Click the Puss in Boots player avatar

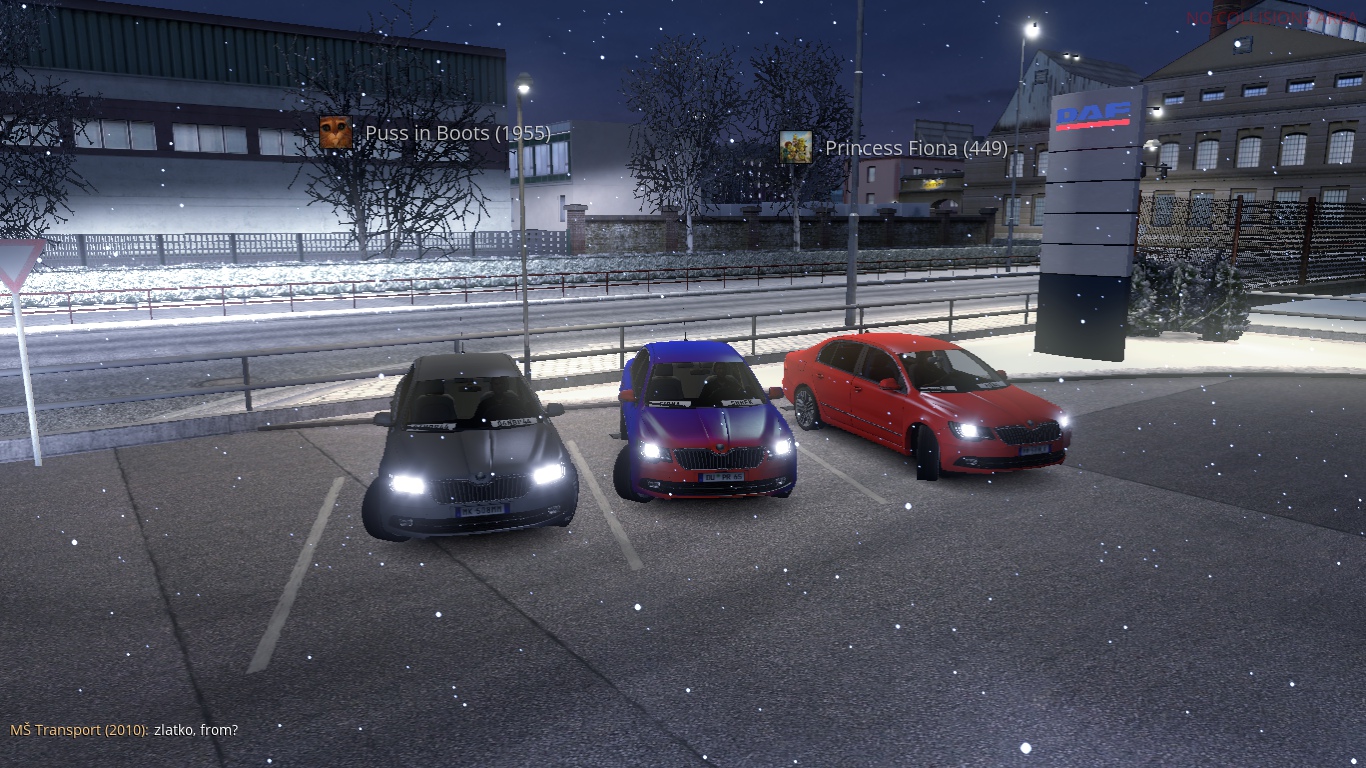(335, 133)
